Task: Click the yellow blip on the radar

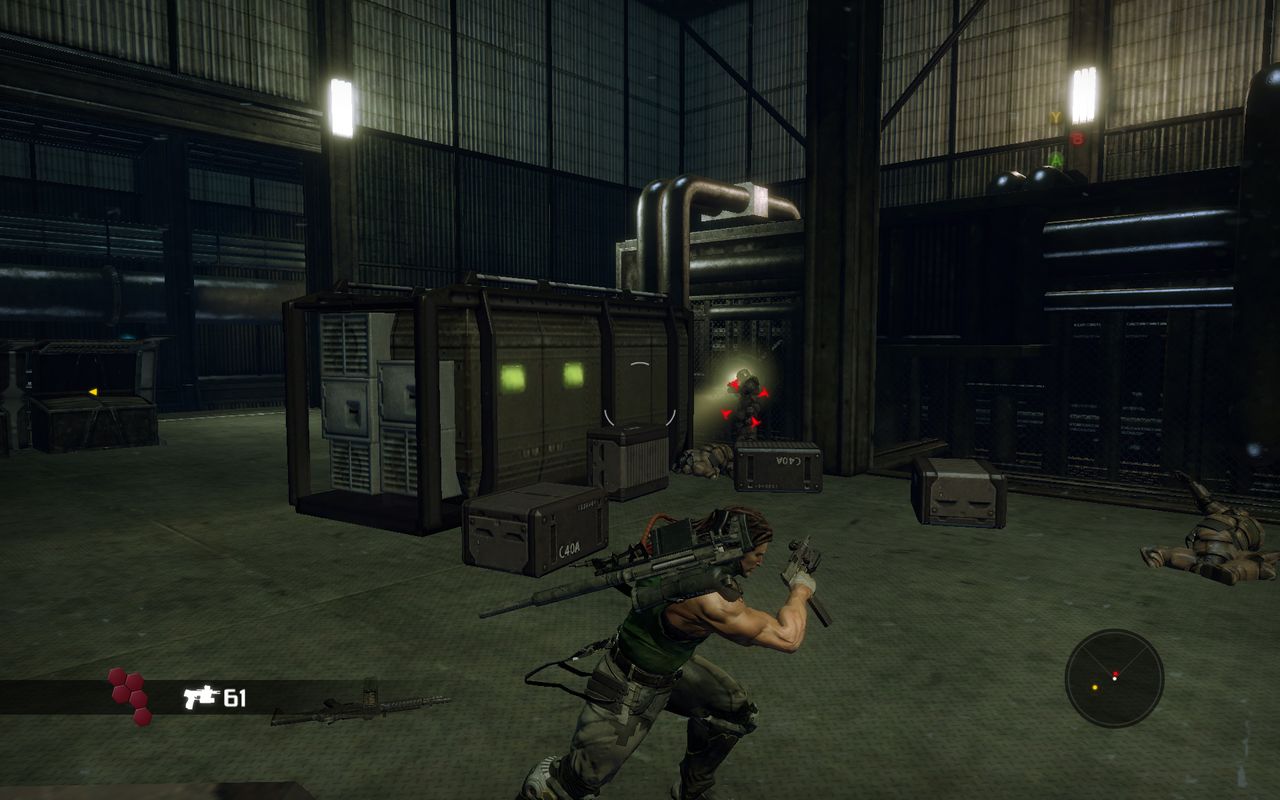Action: [x=1095, y=688]
